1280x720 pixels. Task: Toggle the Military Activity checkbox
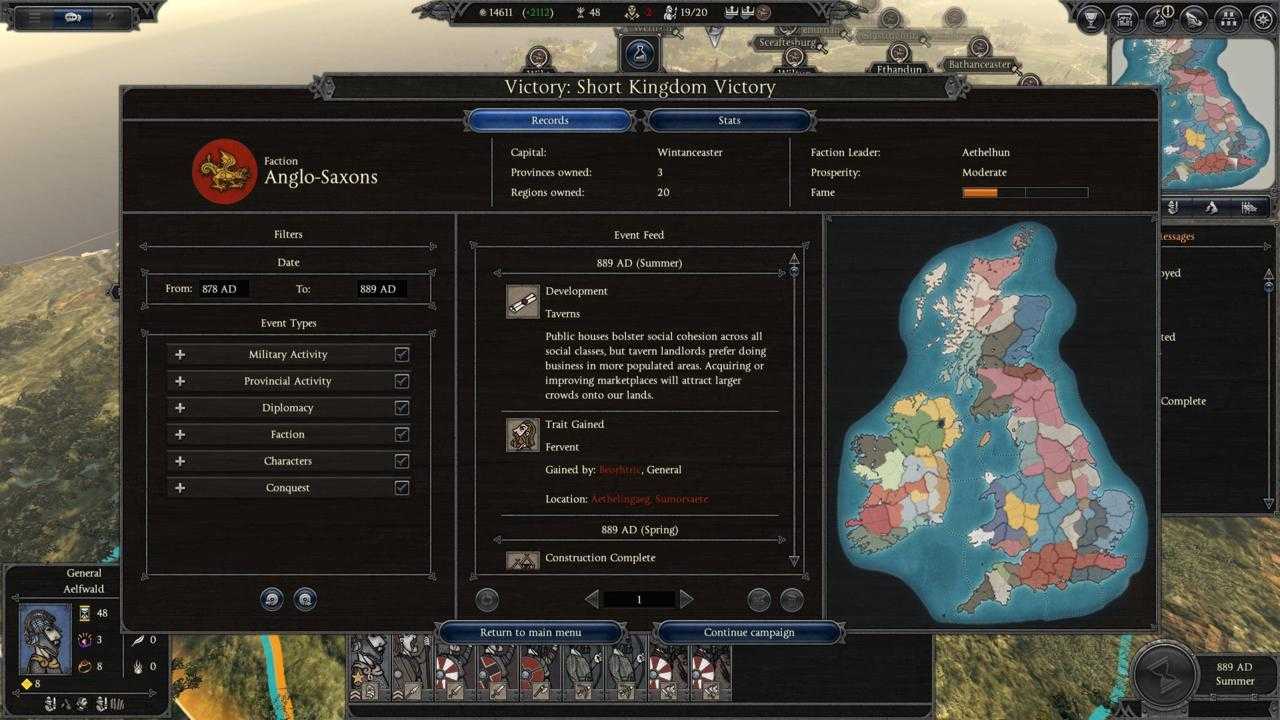point(402,354)
